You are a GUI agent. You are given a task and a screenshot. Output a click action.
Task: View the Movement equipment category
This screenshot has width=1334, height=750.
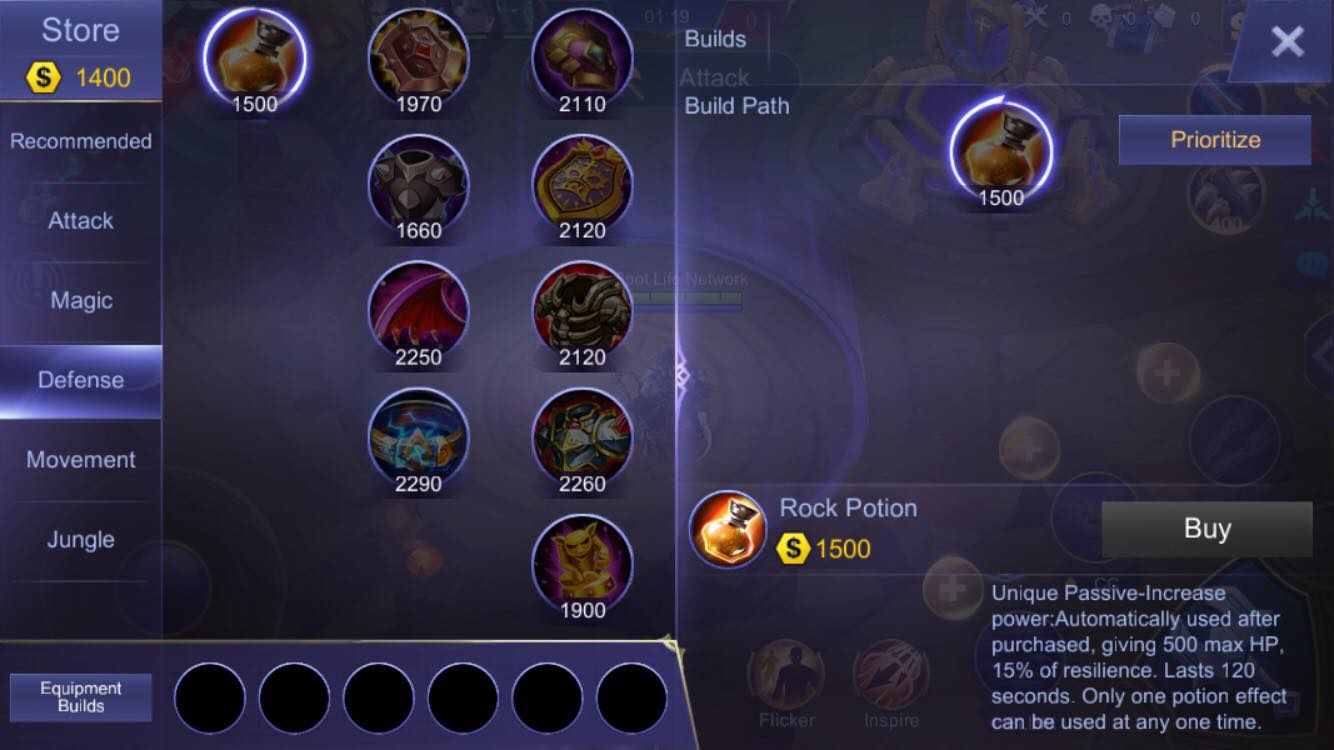point(80,459)
